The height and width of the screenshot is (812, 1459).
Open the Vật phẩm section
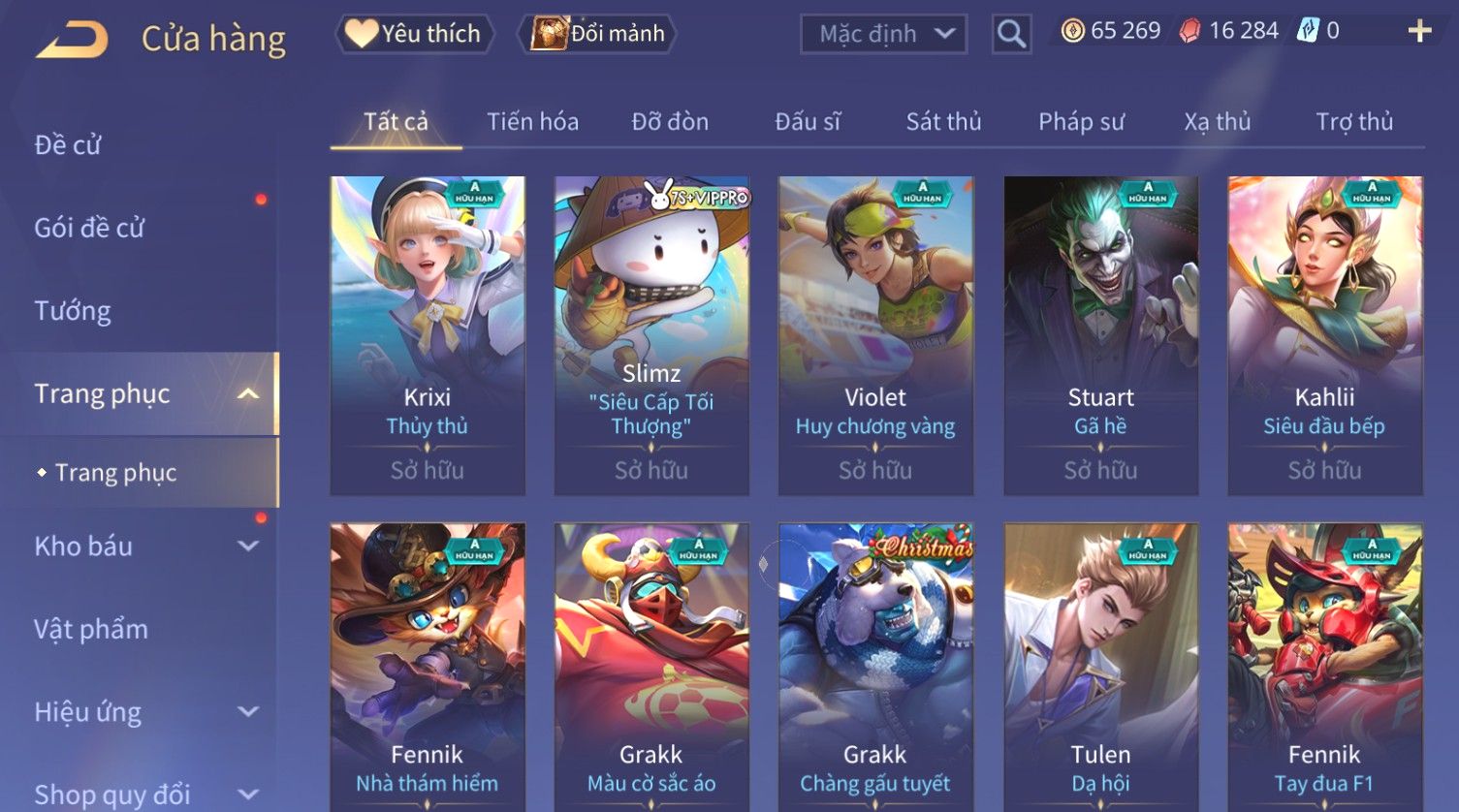tap(91, 630)
